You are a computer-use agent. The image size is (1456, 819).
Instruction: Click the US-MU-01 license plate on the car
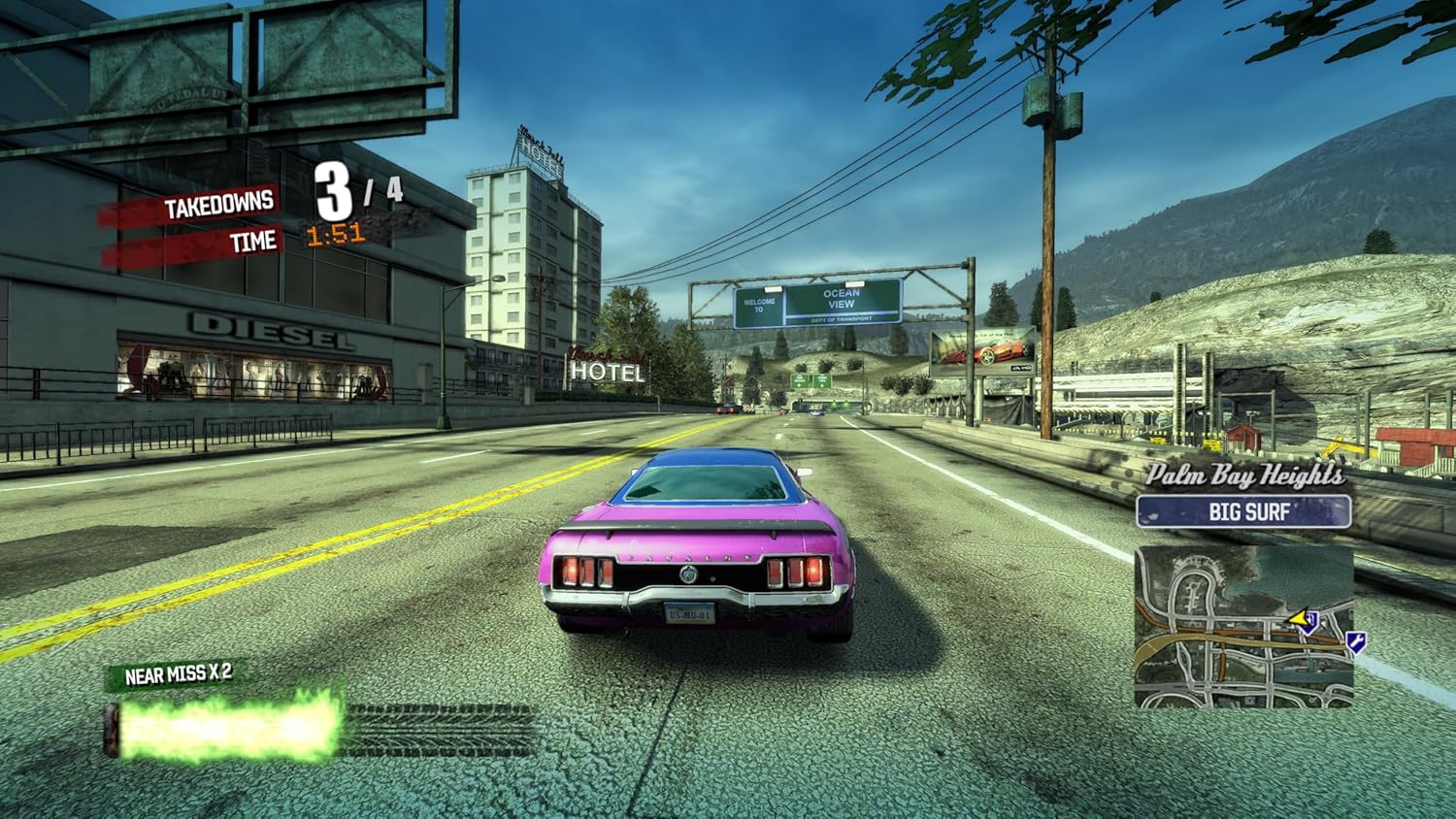point(692,614)
